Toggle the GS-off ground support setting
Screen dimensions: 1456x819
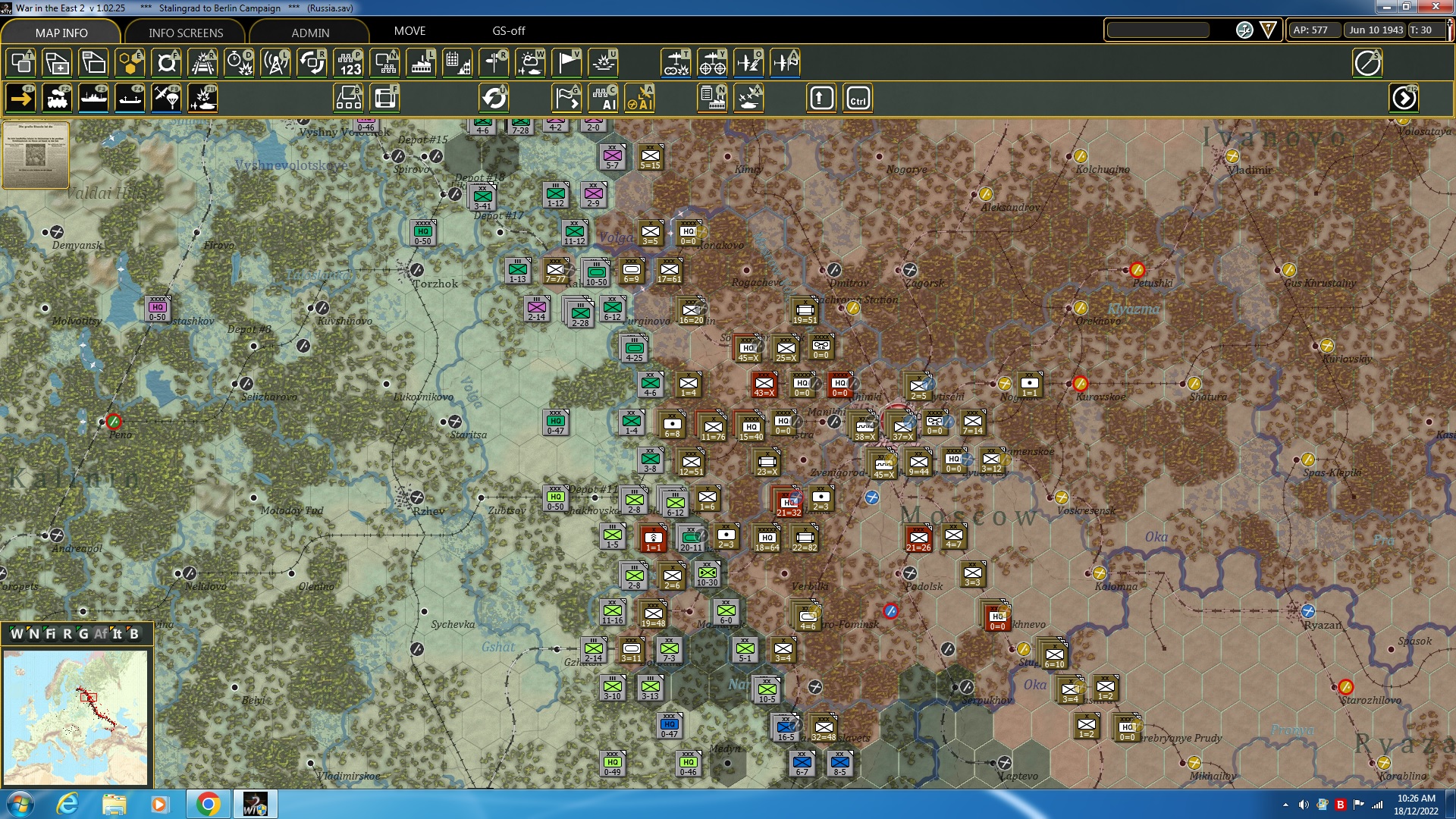pyautogui.click(x=508, y=31)
